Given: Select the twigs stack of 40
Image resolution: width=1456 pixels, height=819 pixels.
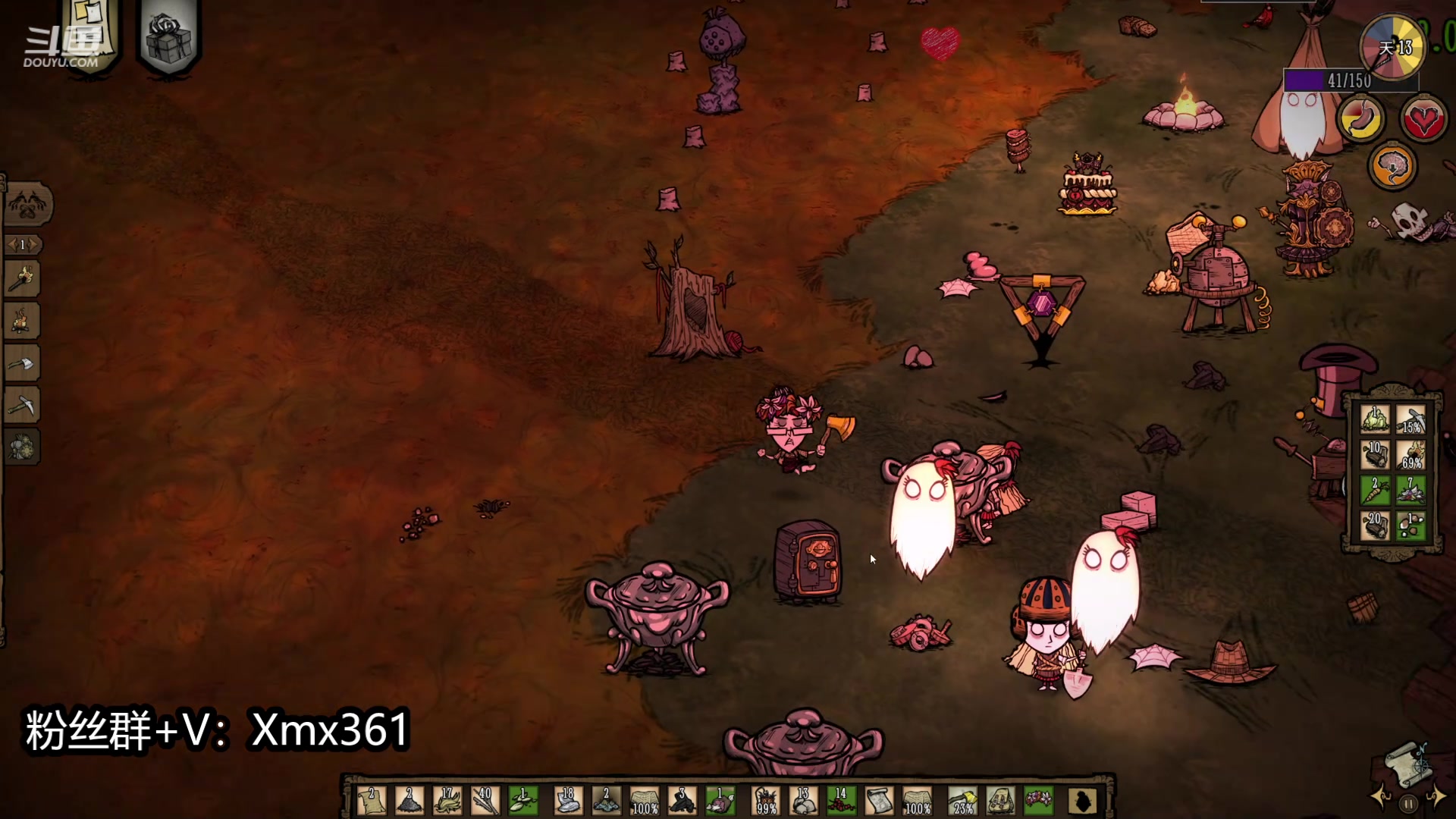Looking at the screenshot, I should 485,802.
